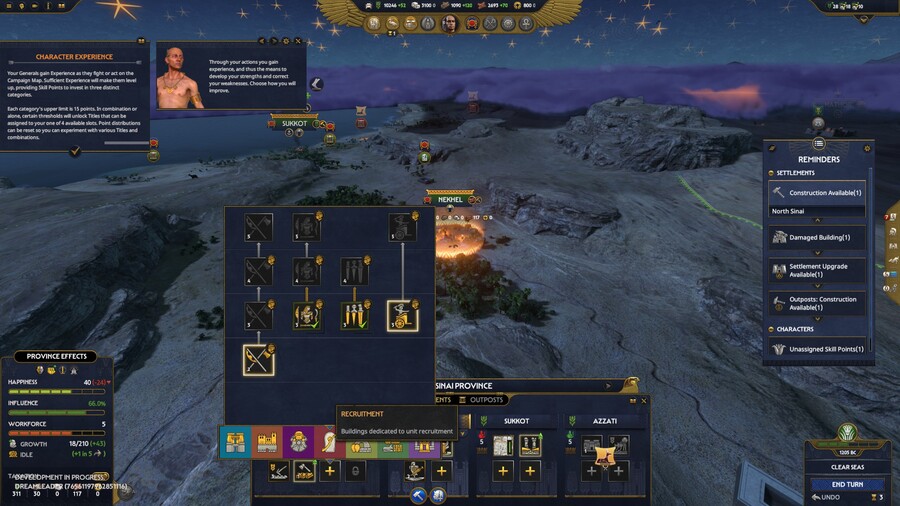
Task: Confirm the Character Experience tip checkmark
Action: (x=75, y=151)
